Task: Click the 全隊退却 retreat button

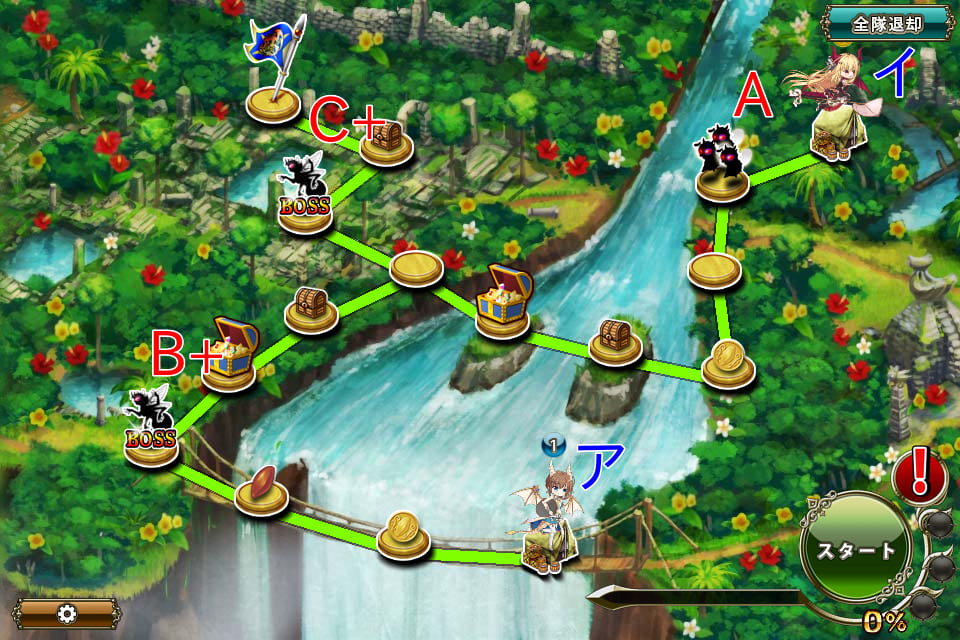Action: pyautogui.click(x=887, y=21)
